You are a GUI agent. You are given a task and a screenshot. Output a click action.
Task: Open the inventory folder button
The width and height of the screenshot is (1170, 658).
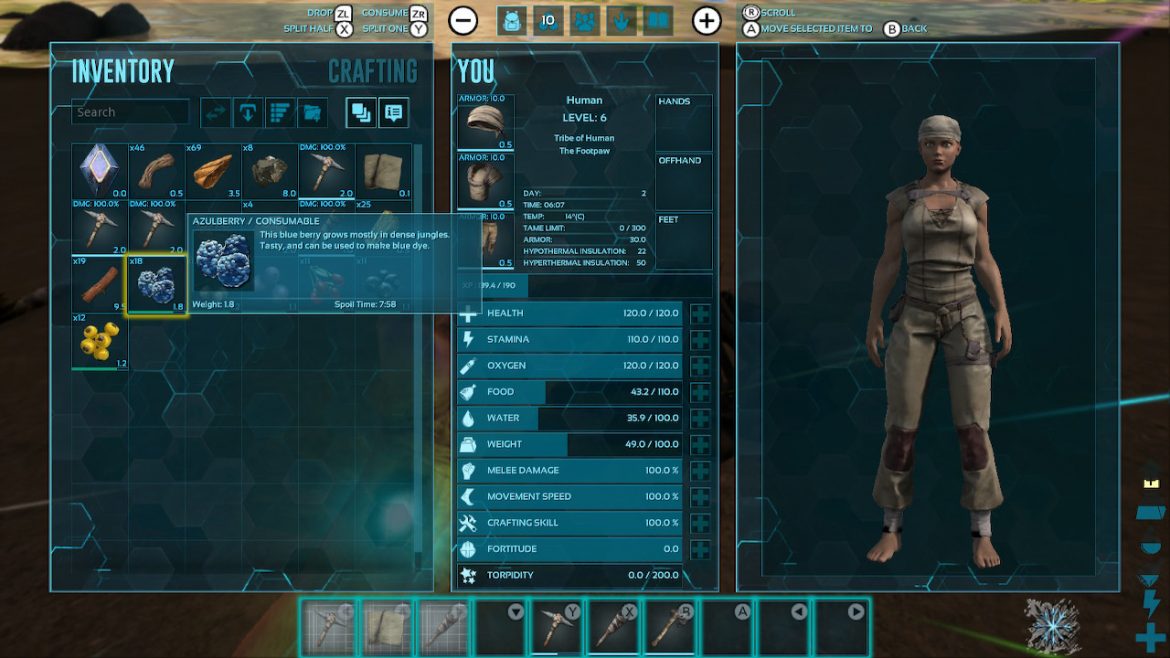(x=312, y=113)
